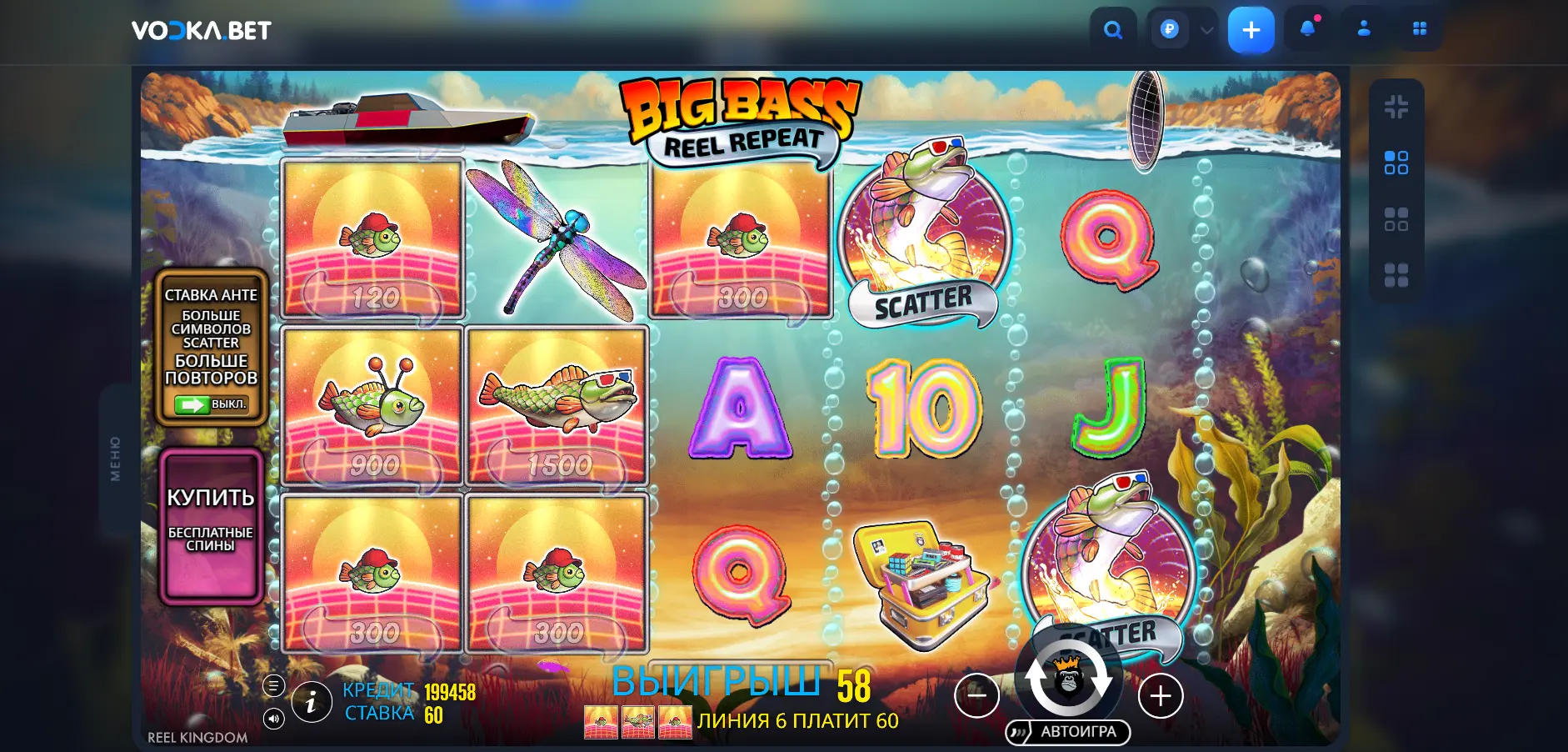
Task: Decrease the bet with the minus button
Action: [976, 695]
